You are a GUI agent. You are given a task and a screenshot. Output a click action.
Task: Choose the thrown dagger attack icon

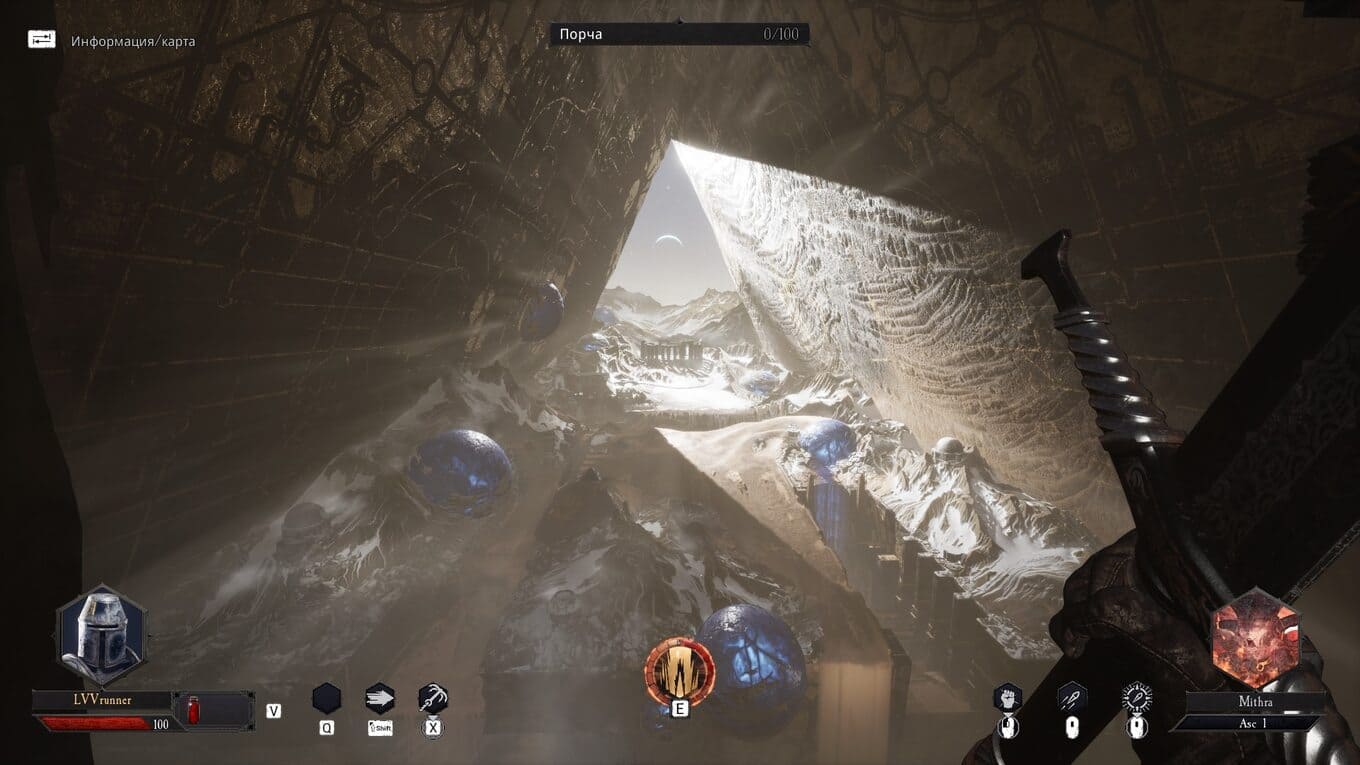pyautogui.click(x=1072, y=698)
